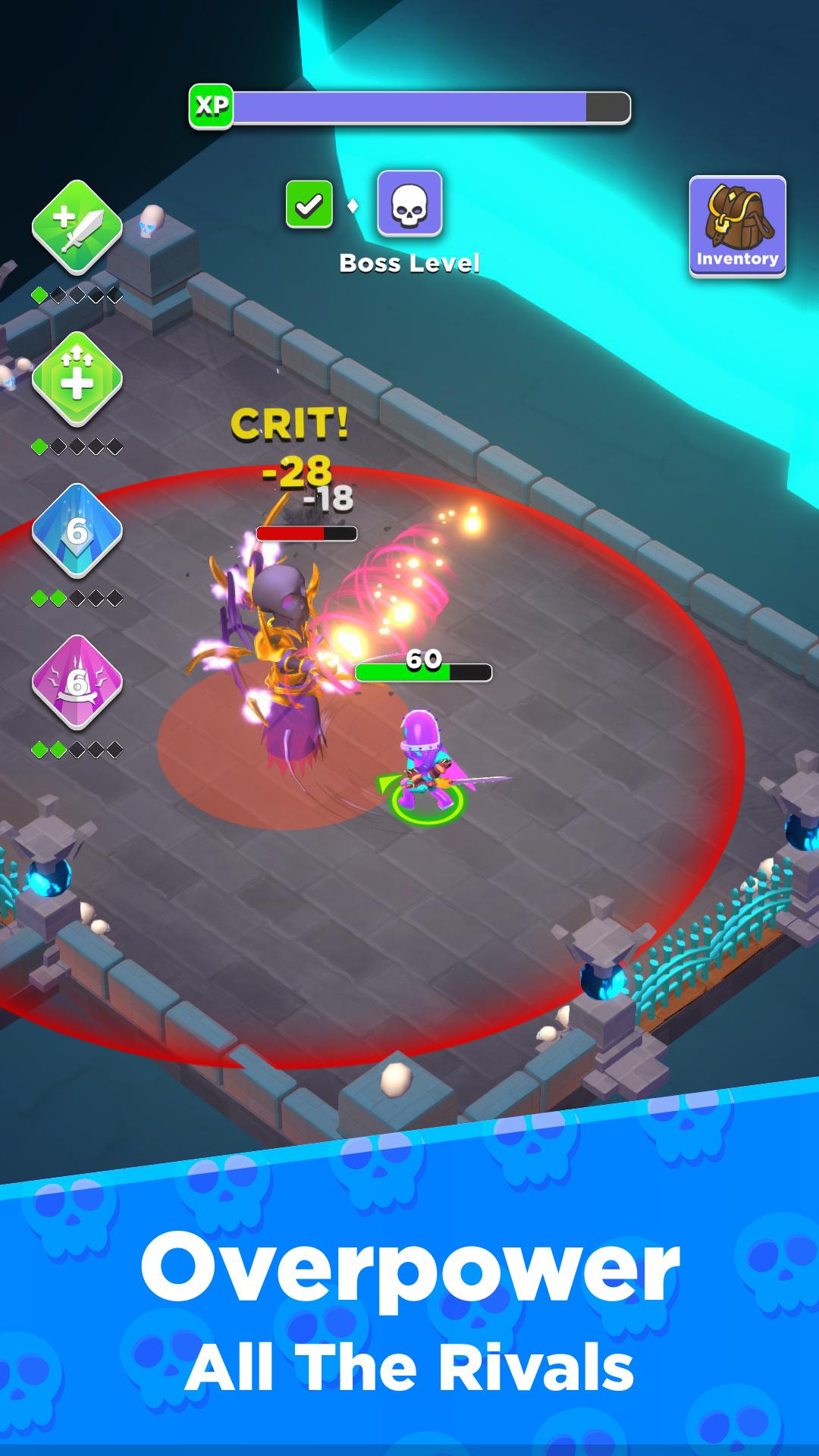Tap the green health plus upgrade
819x1456 pixels.
(x=77, y=378)
